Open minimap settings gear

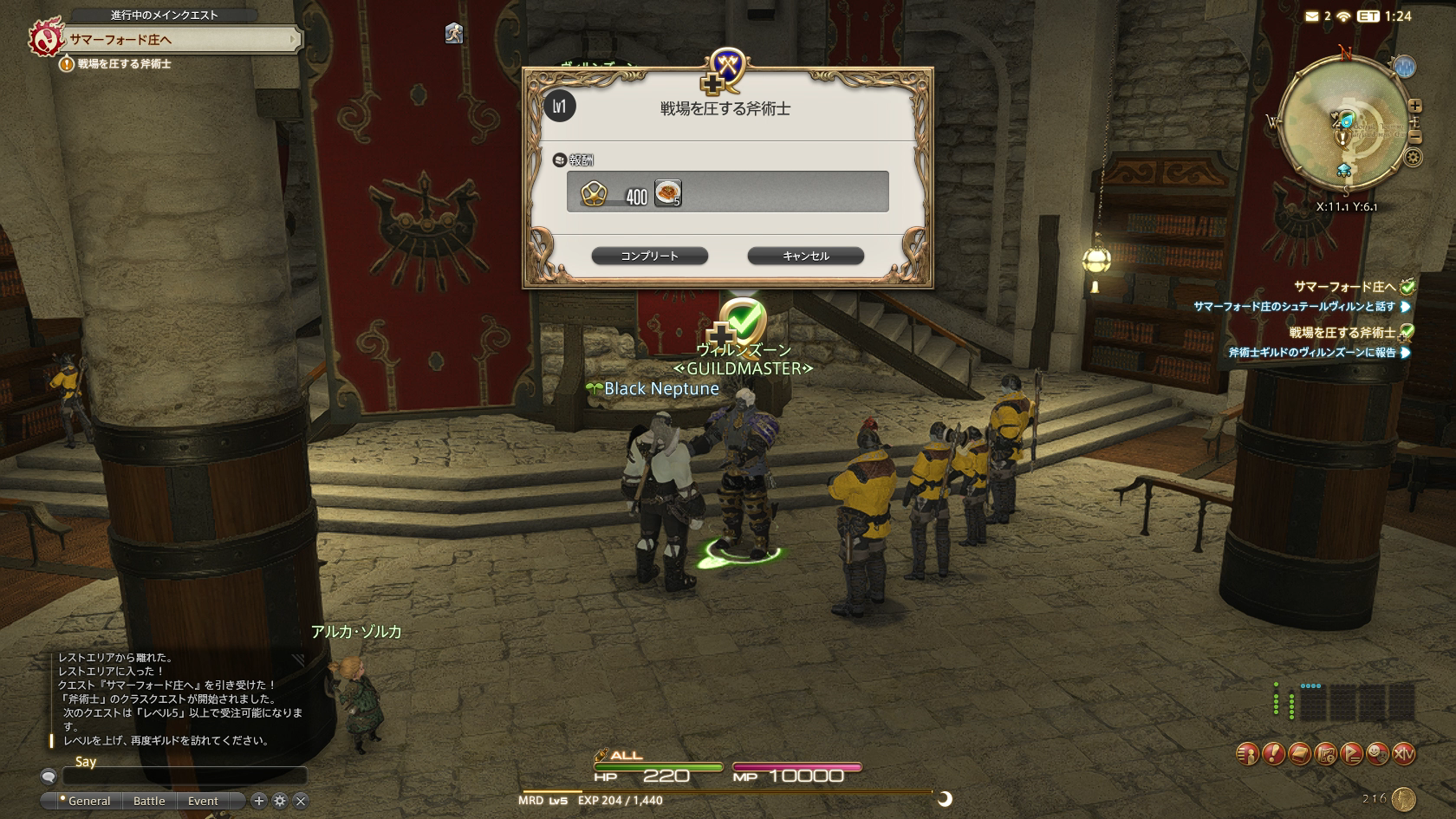point(1414,158)
